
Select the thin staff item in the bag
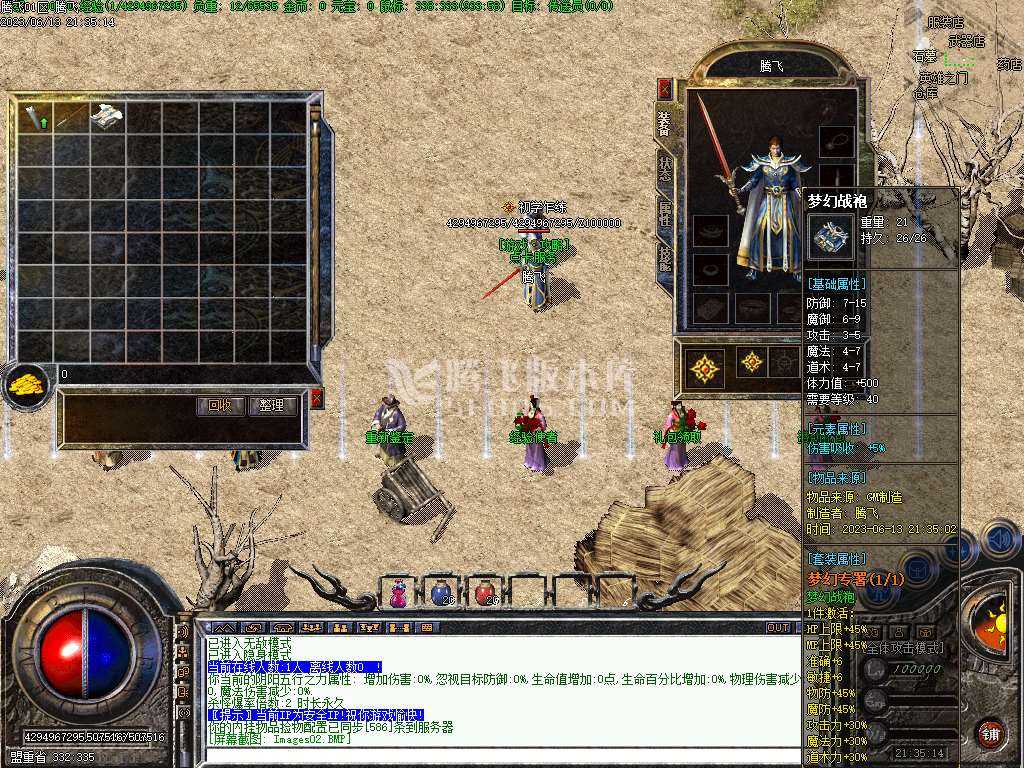(71, 117)
